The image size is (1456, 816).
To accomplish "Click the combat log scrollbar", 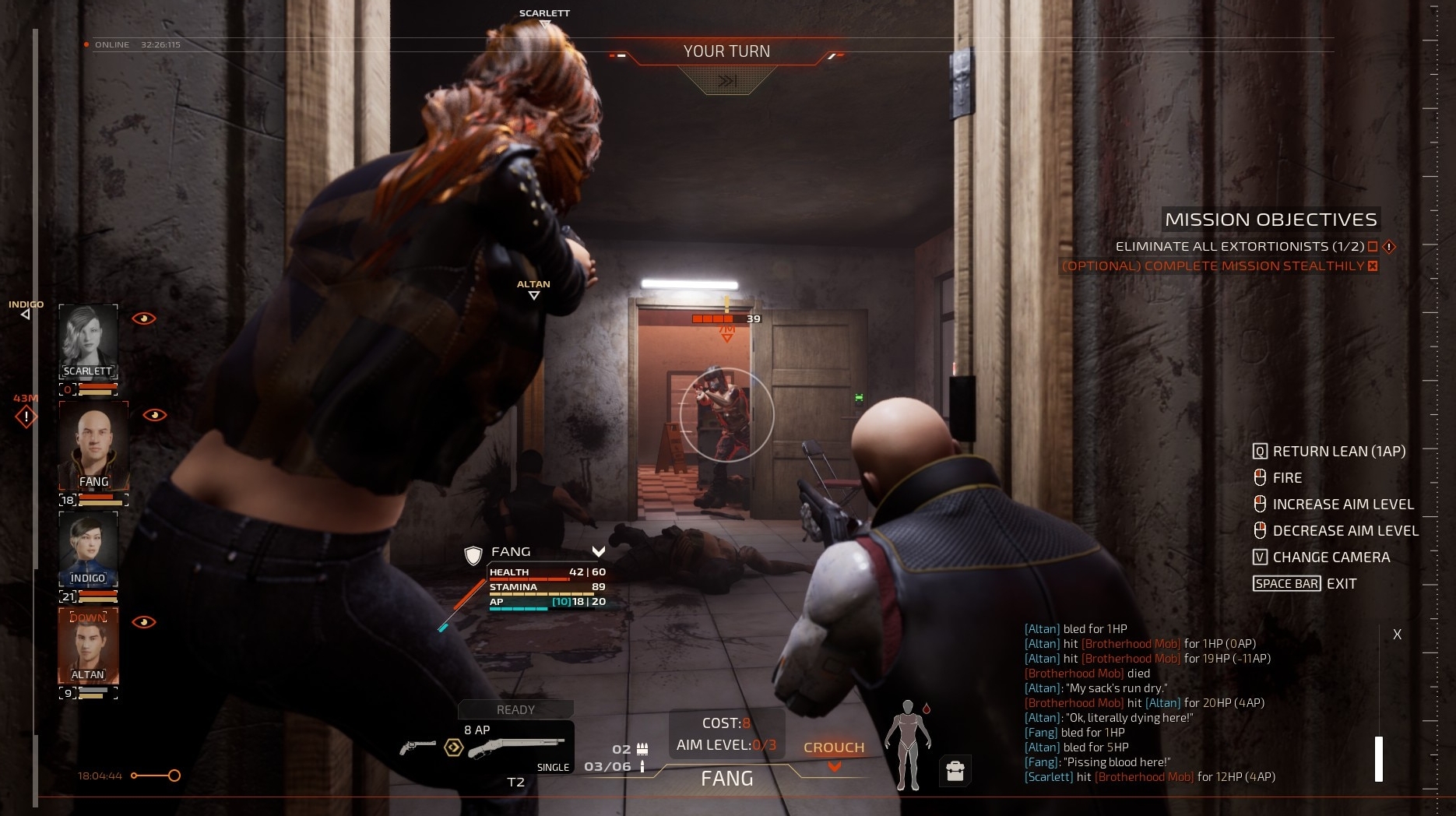I will click(x=1378, y=758).
